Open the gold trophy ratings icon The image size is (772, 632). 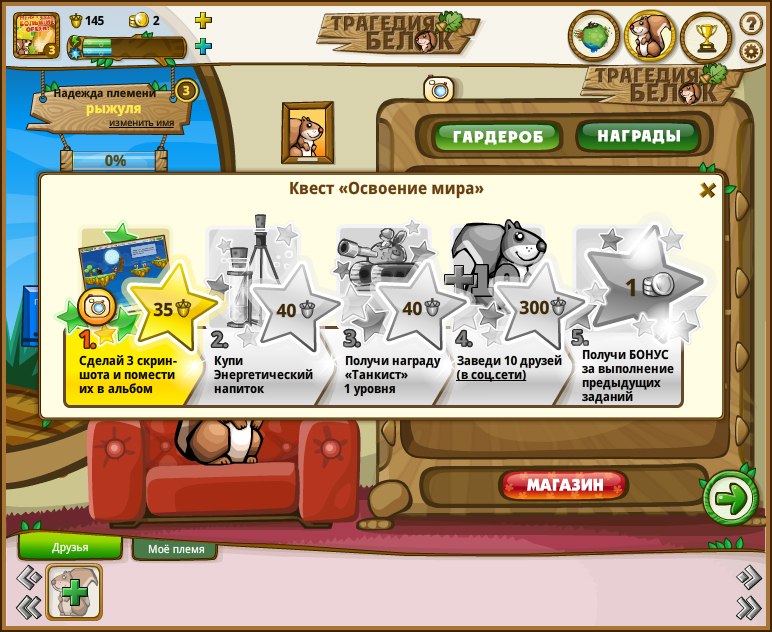(x=707, y=38)
